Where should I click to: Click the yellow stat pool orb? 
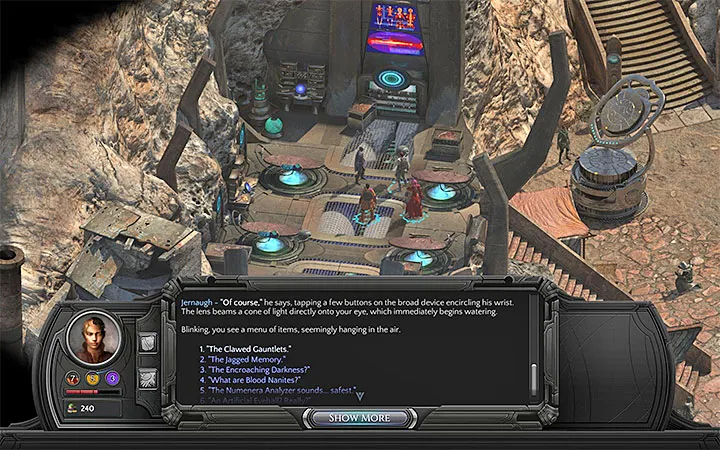click(x=93, y=379)
